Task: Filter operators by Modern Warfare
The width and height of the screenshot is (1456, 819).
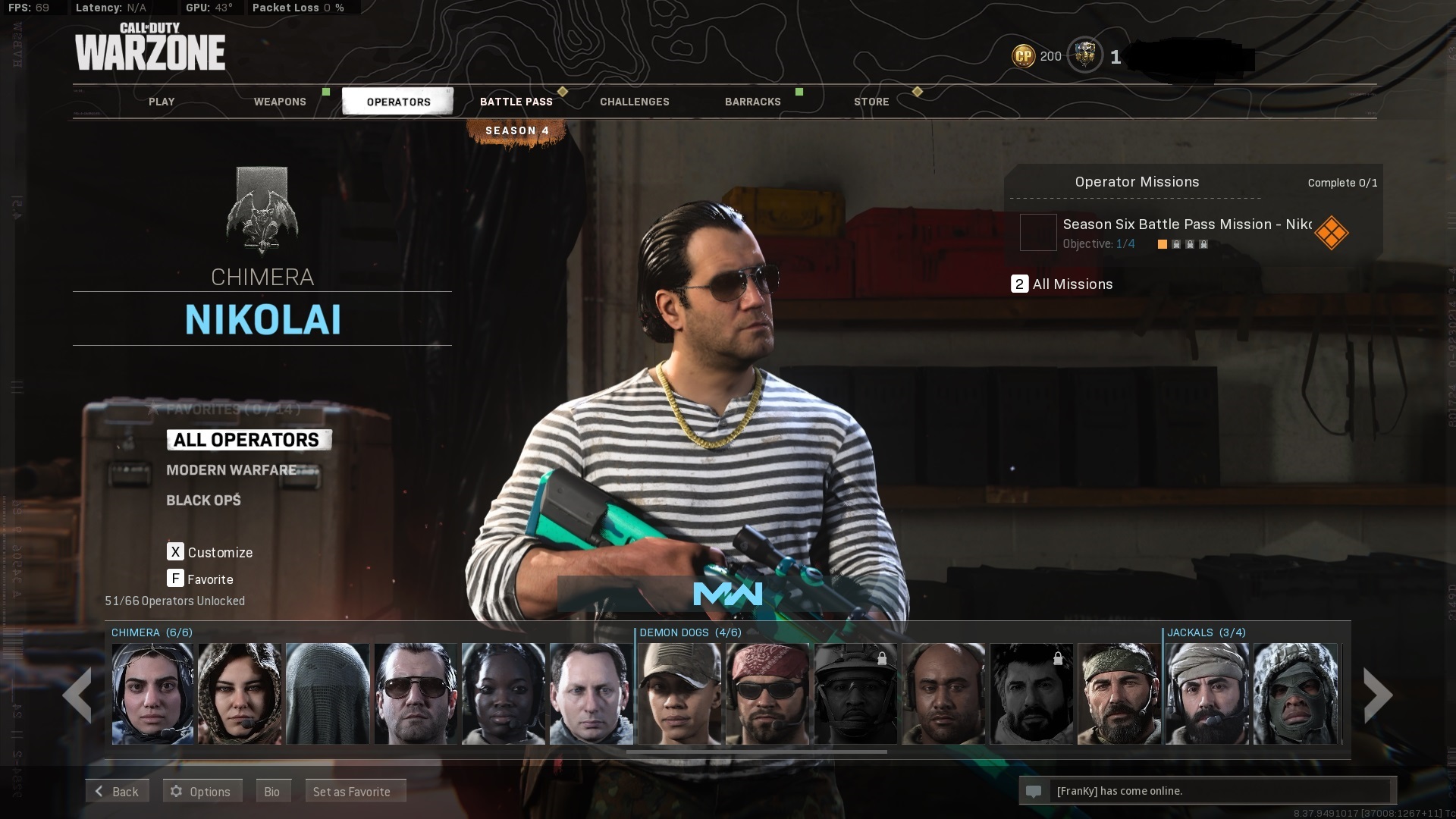Action: (x=232, y=470)
